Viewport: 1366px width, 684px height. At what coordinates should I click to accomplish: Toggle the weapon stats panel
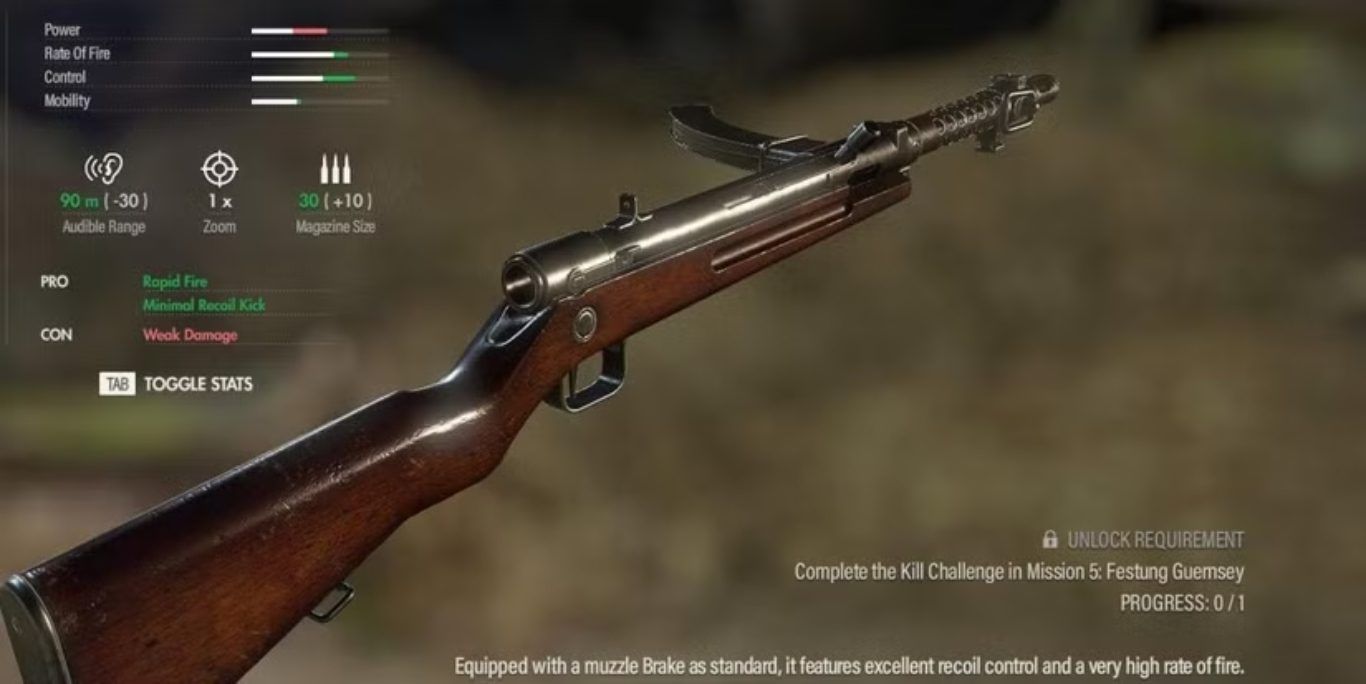(177, 384)
